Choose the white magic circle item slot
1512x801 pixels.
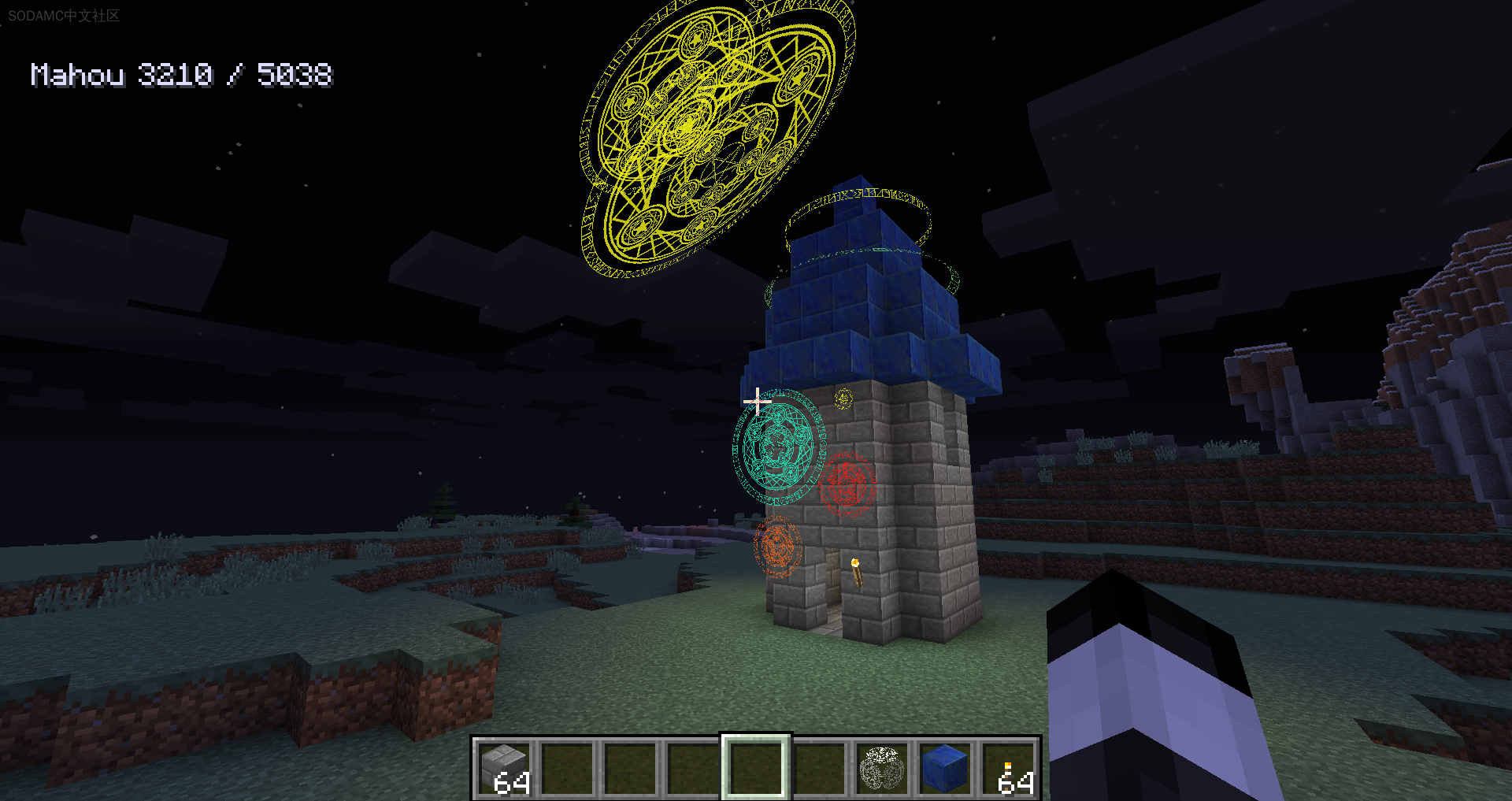881,767
